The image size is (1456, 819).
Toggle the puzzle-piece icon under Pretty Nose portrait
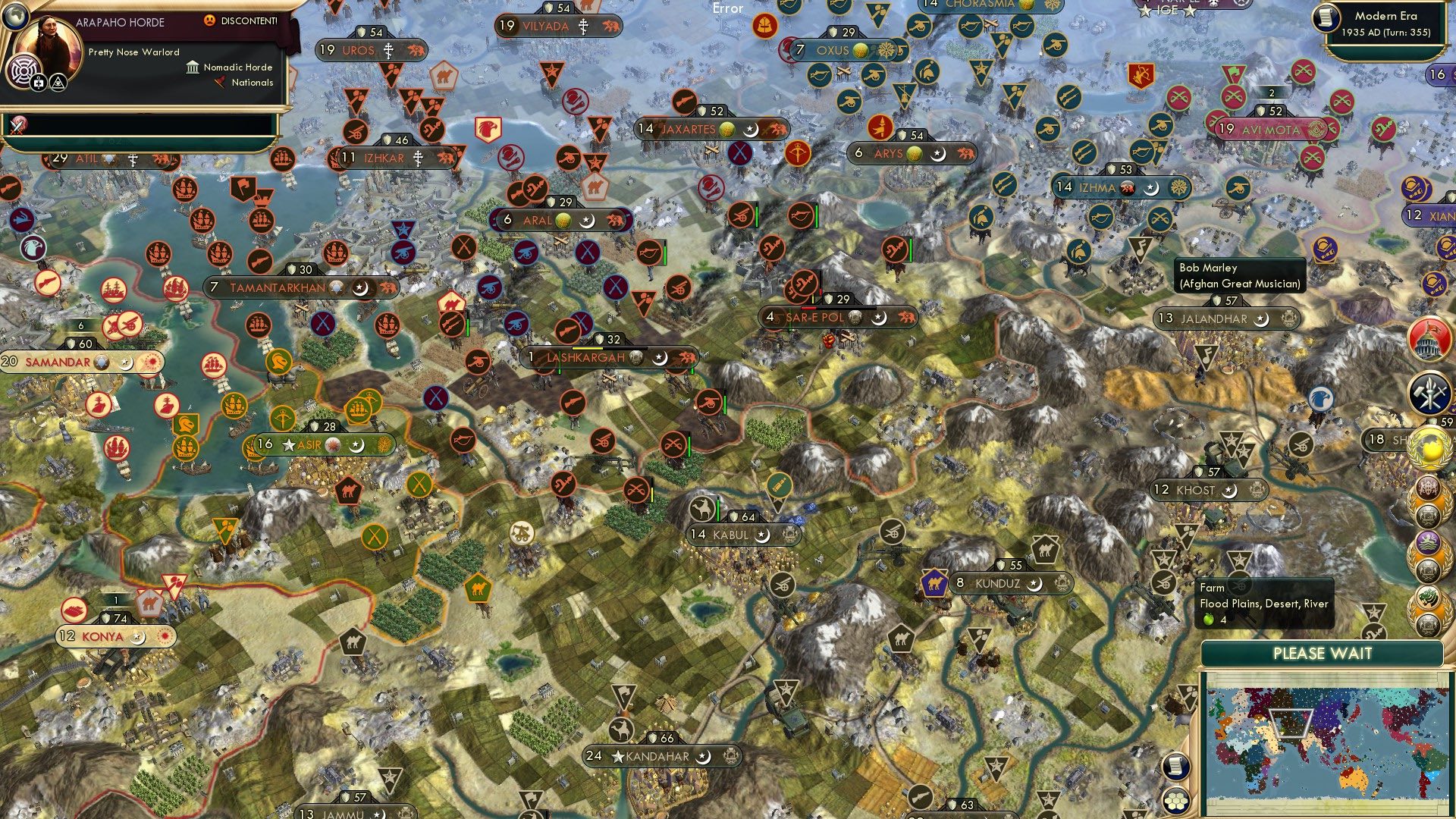[38, 83]
